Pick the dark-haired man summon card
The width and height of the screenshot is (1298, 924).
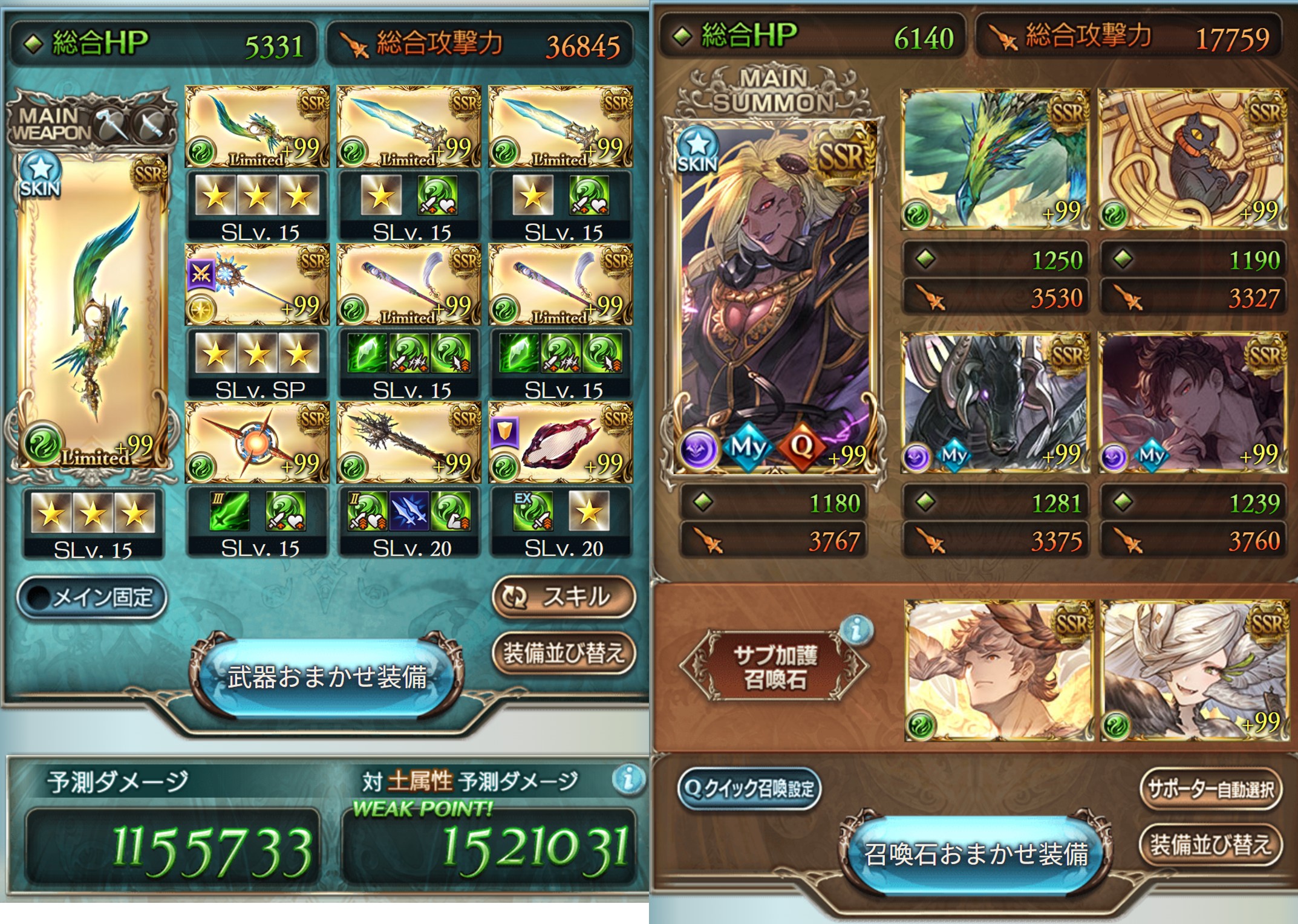pos(1192,403)
